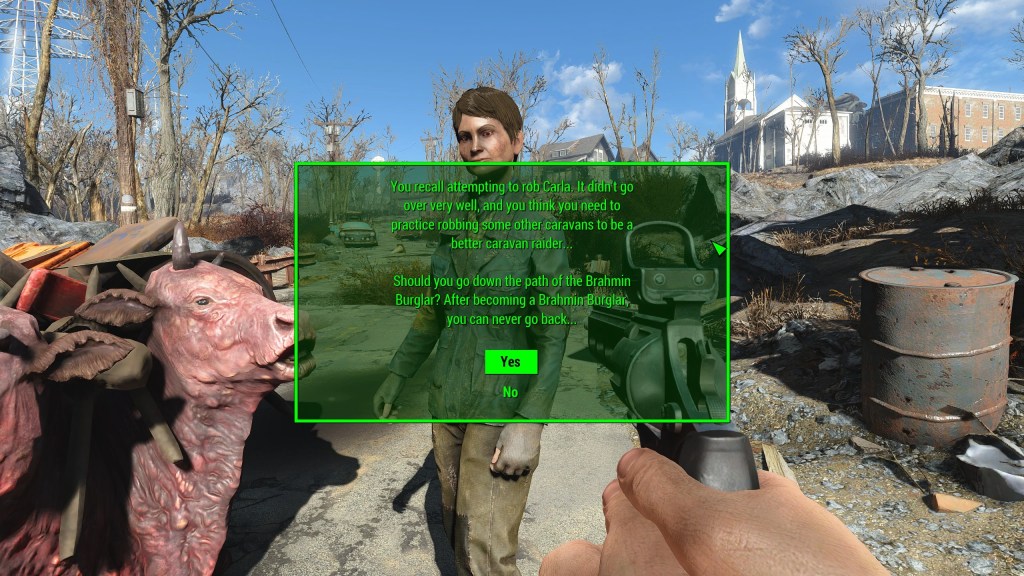Screen dimensions: 1024x576
Task: Select No to decline the burglar path
Action: pyautogui.click(x=510, y=392)
